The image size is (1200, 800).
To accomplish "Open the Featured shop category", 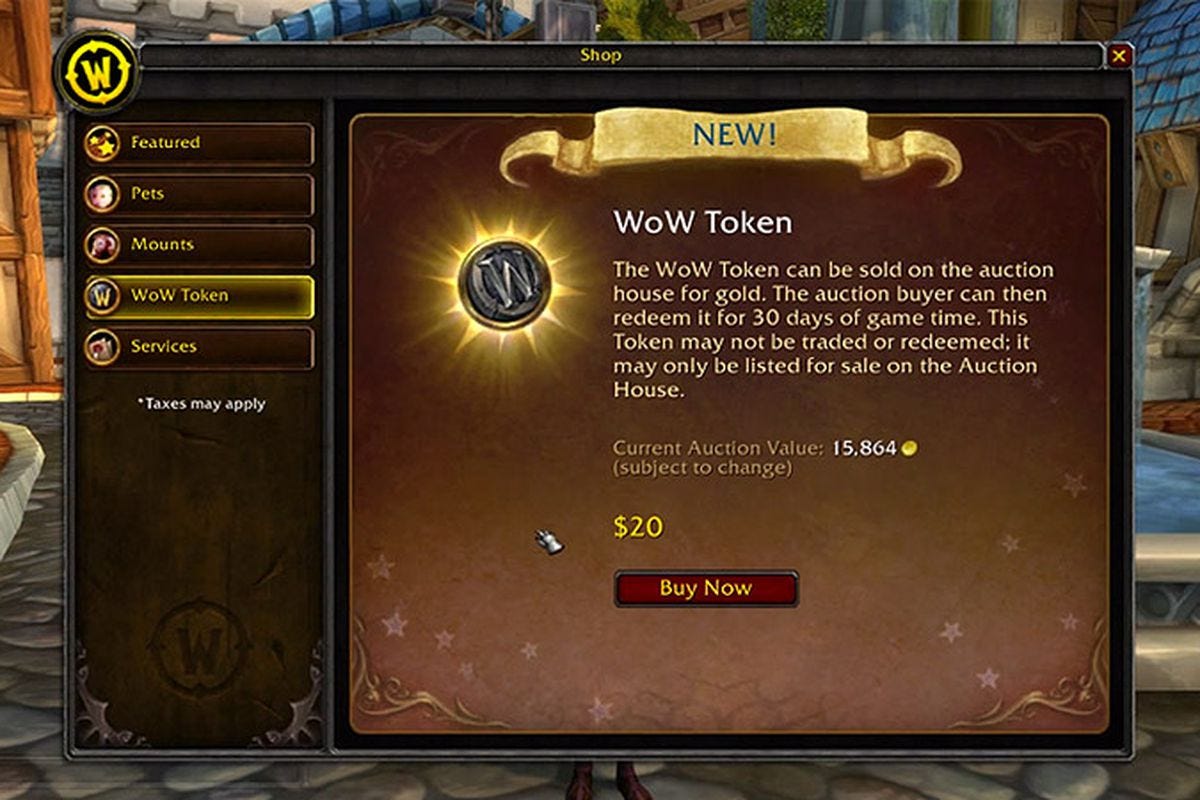I will [x=199, y=144].
